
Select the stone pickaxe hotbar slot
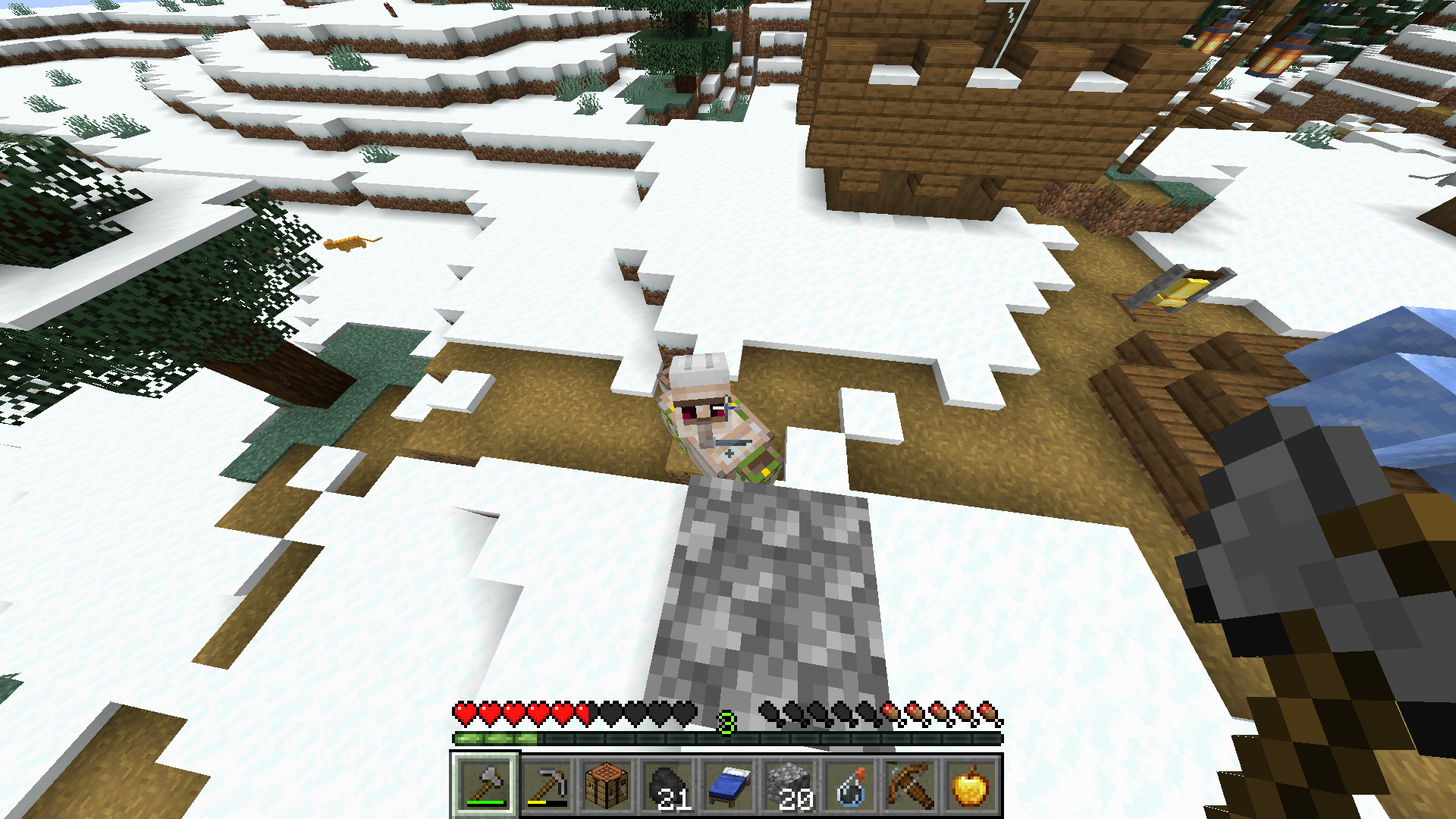coord(546,785)
